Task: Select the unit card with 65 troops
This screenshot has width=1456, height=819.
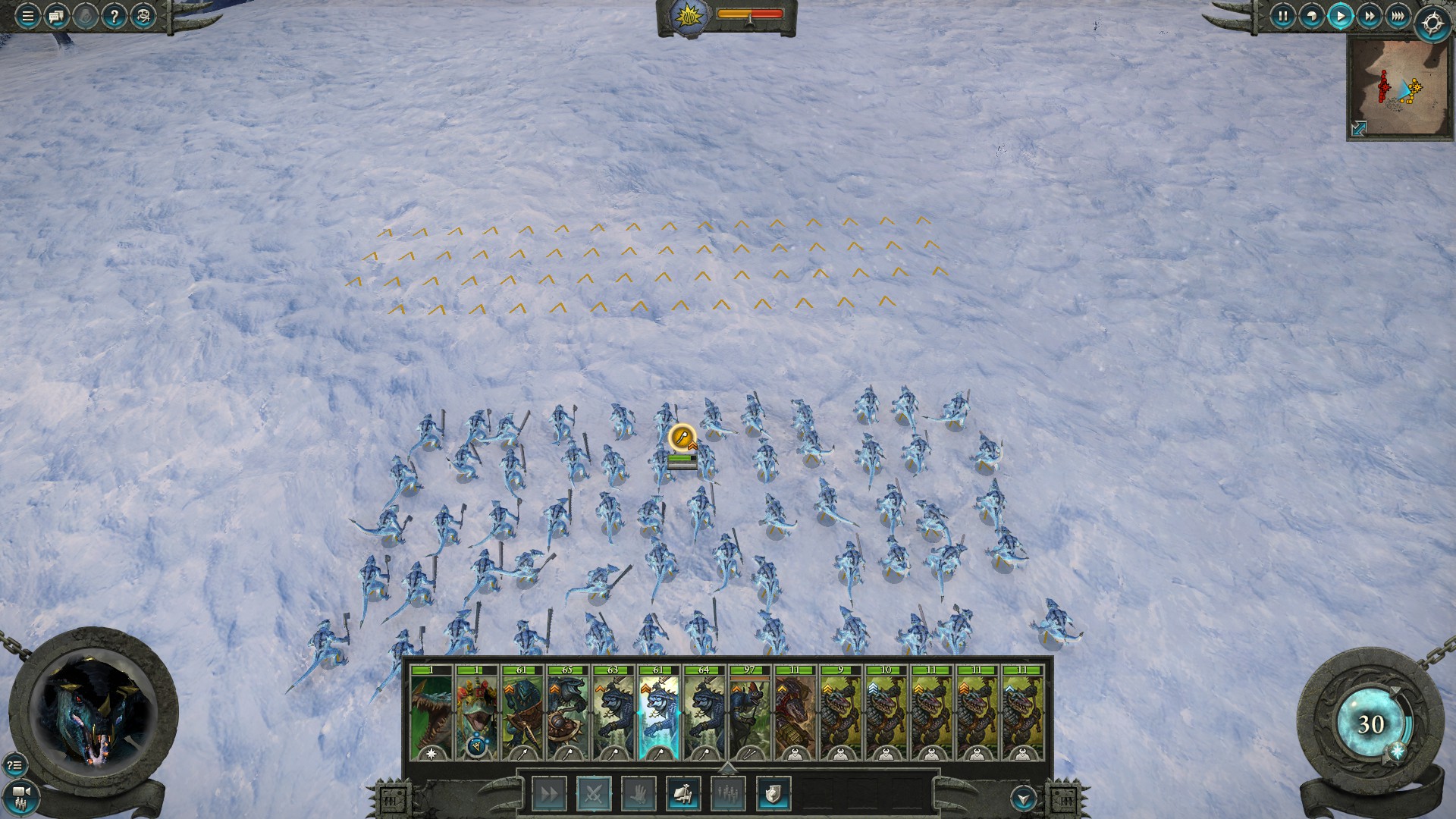Action: click(x=567, y=713)
